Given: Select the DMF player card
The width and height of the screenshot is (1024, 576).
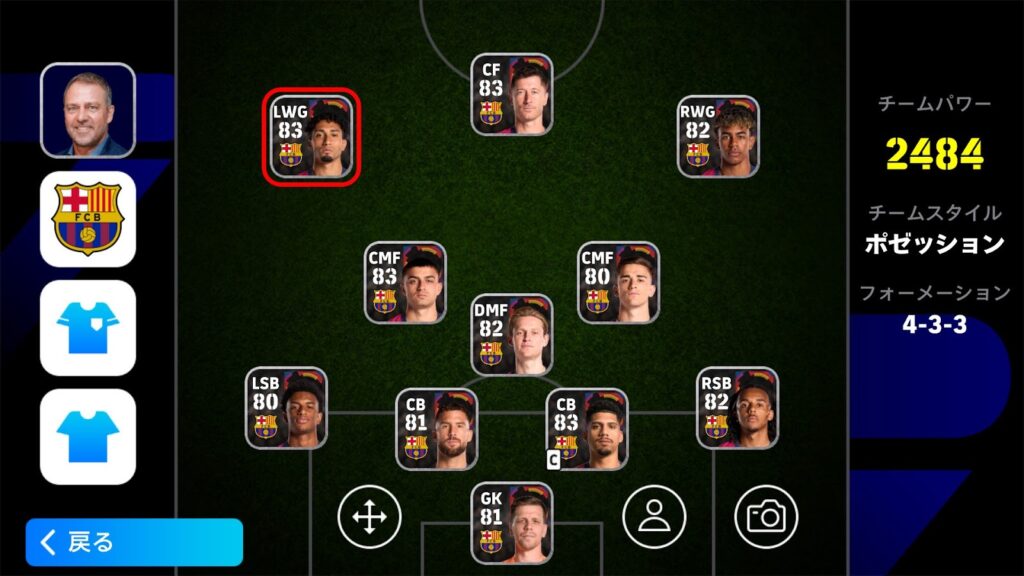Looking at the screenshot, I should tap(512, 335).
